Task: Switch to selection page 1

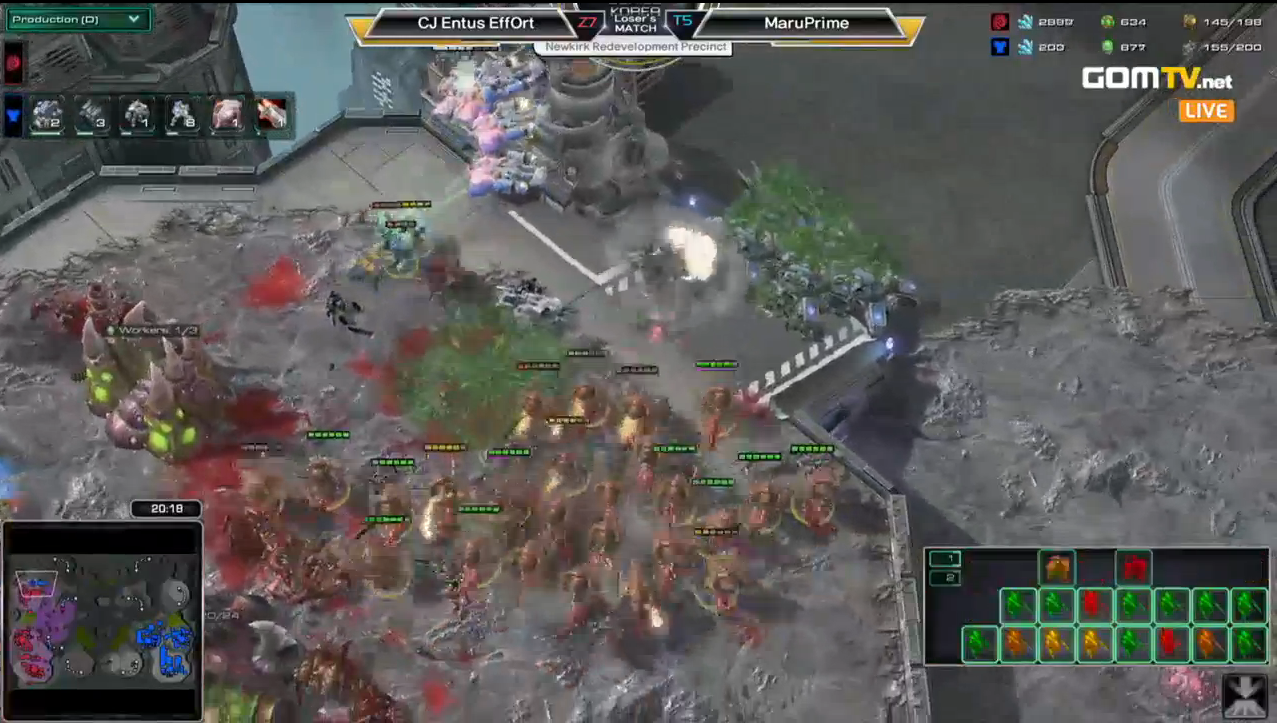Action: click(x=944, y=559)
